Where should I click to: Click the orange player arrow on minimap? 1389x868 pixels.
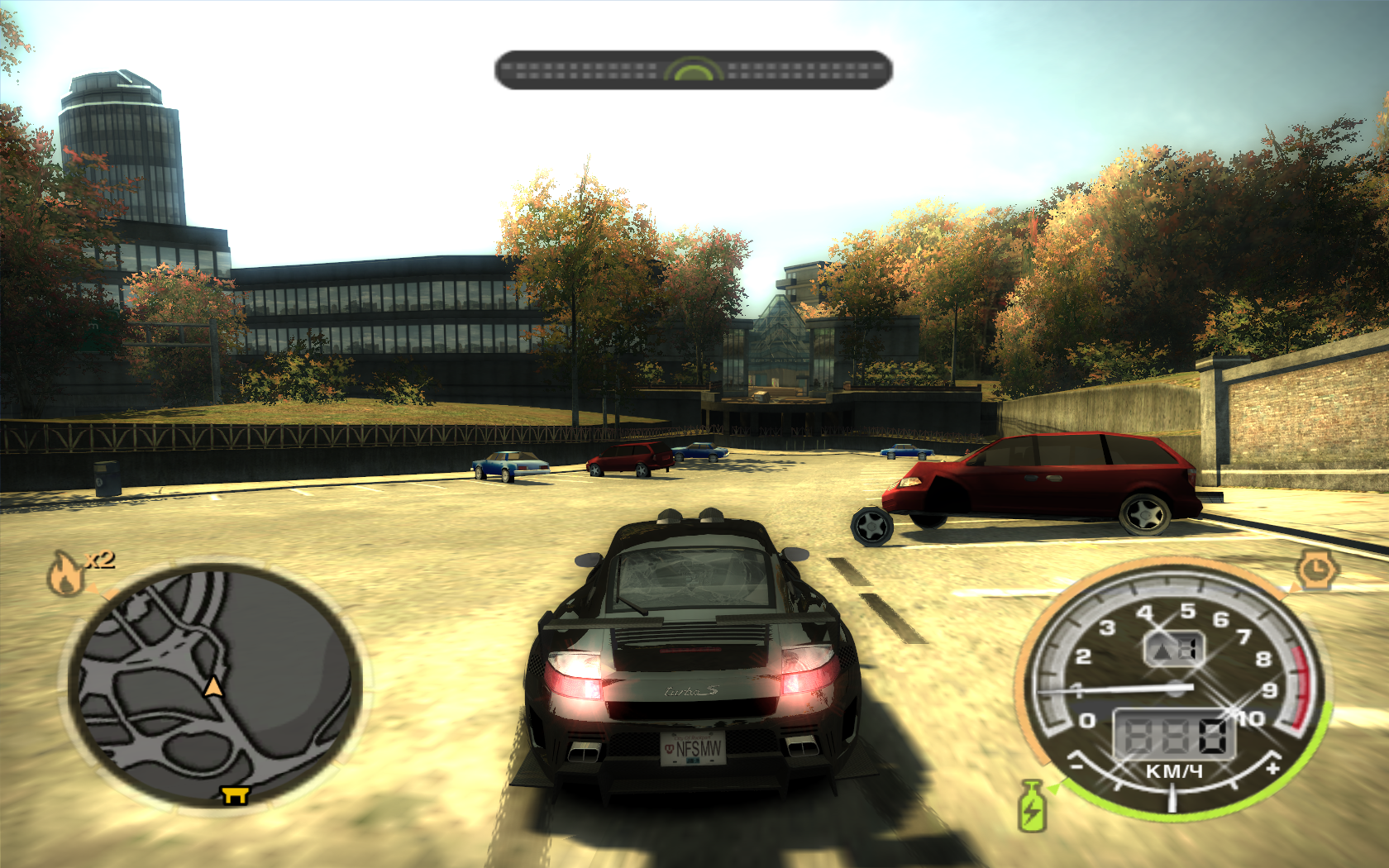(213, 686)
